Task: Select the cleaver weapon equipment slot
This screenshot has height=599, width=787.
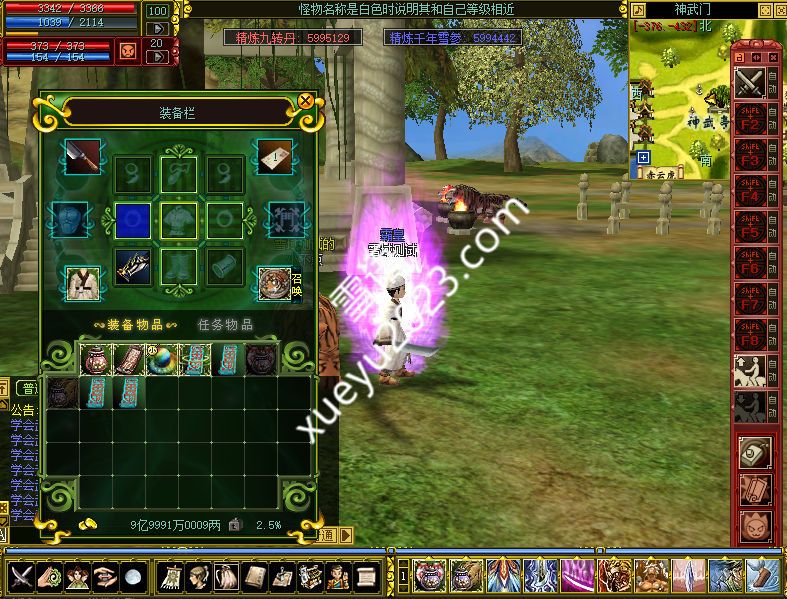Action: (x=80, y=156)
